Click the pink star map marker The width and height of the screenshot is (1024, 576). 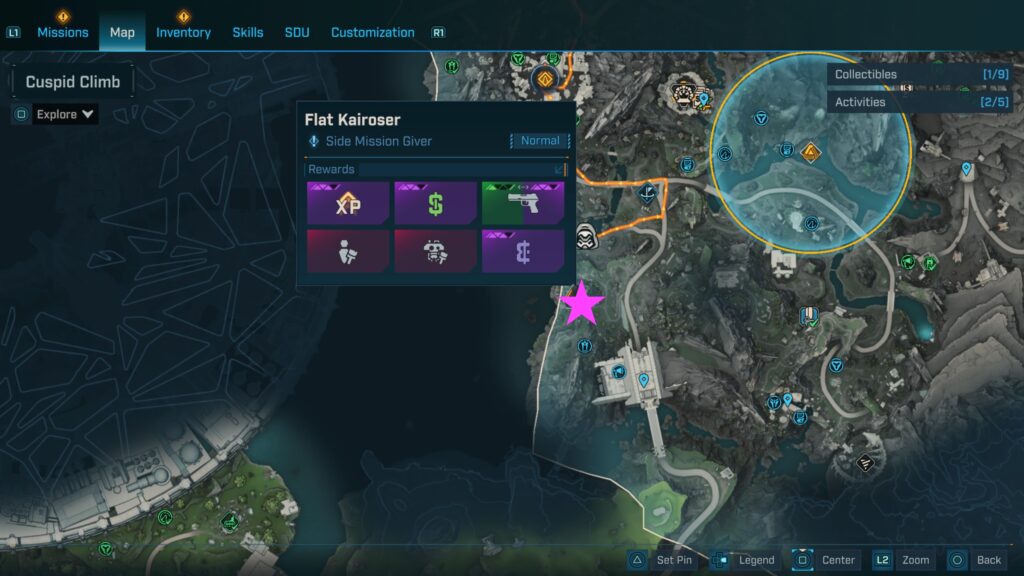(581, 305)
